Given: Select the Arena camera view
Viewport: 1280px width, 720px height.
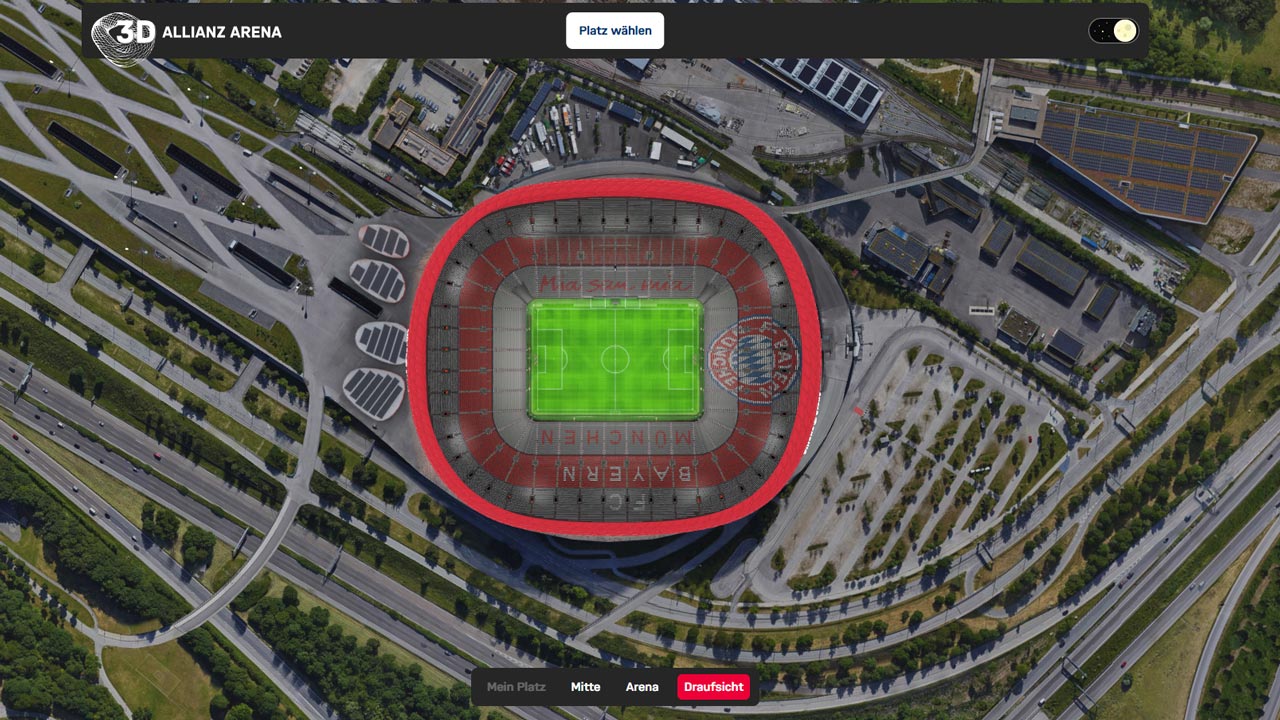Looking at the screenshot, I should 642,687.
